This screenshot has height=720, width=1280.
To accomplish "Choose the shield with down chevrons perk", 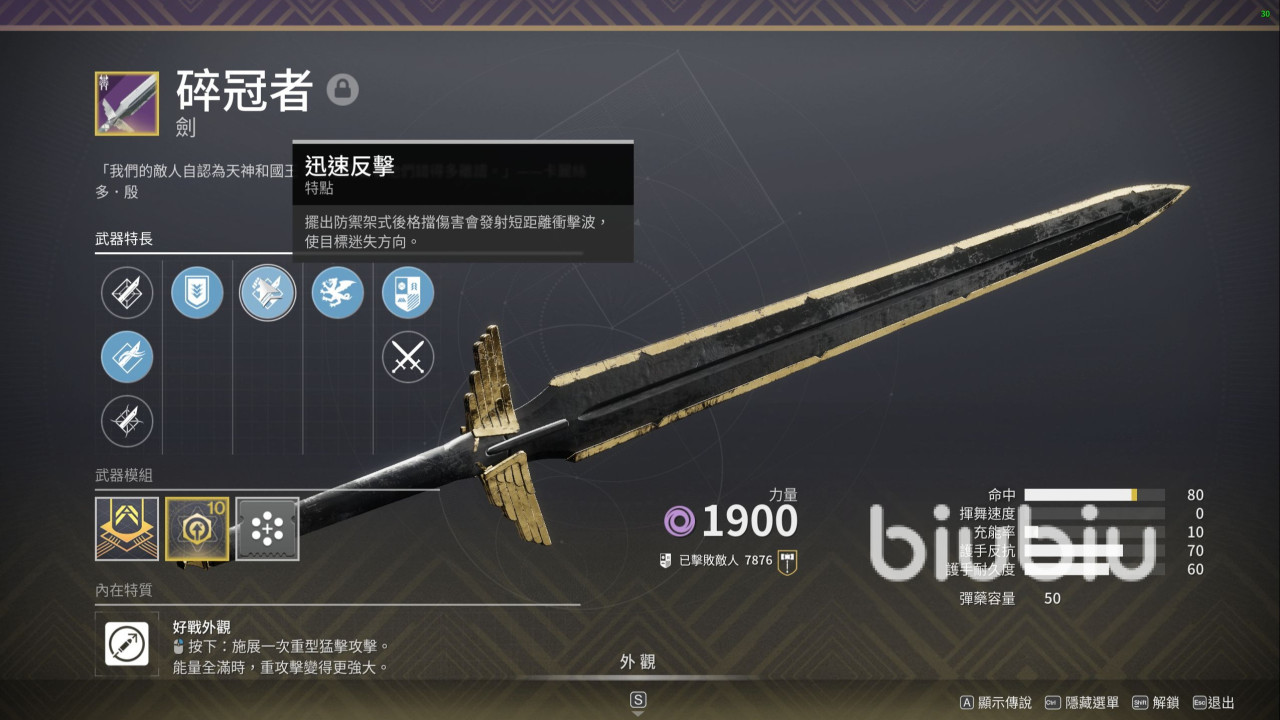I will [x=197, y=293].
